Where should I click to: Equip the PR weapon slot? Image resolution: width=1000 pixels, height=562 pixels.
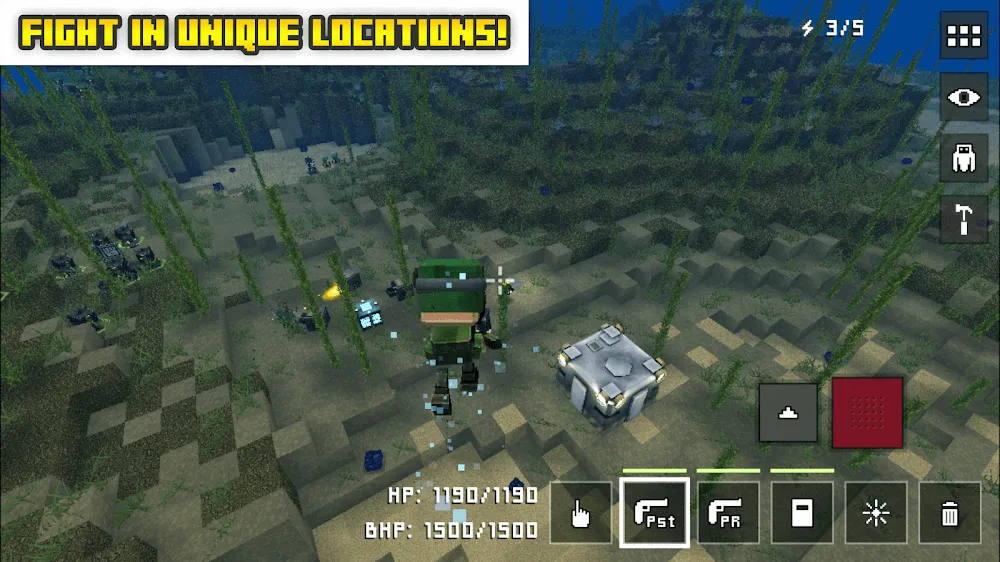728,513
